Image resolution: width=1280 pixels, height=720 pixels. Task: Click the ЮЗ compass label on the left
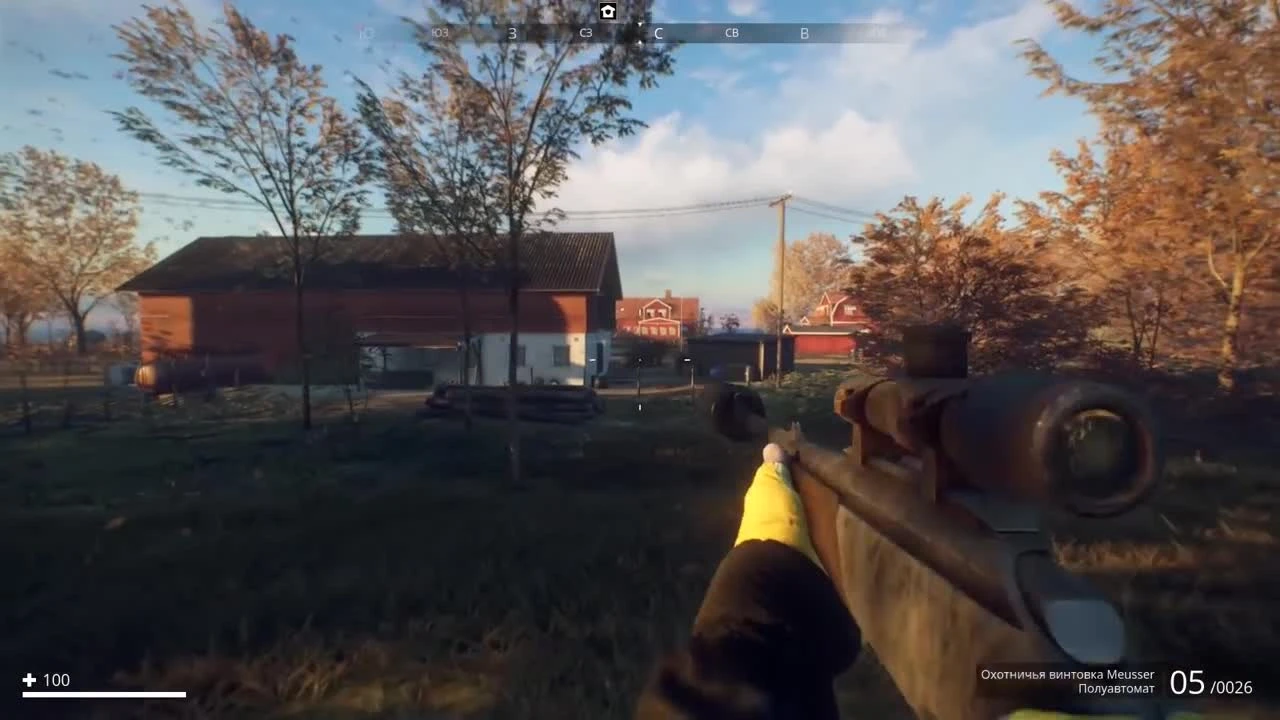tap(440, 33)
